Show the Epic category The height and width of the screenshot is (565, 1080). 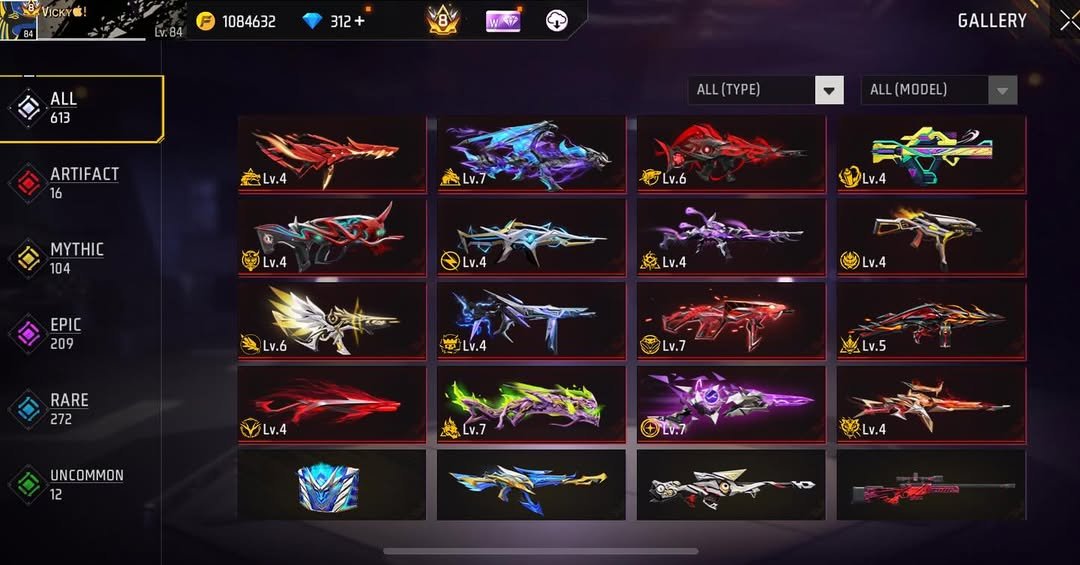click(66, 334)
